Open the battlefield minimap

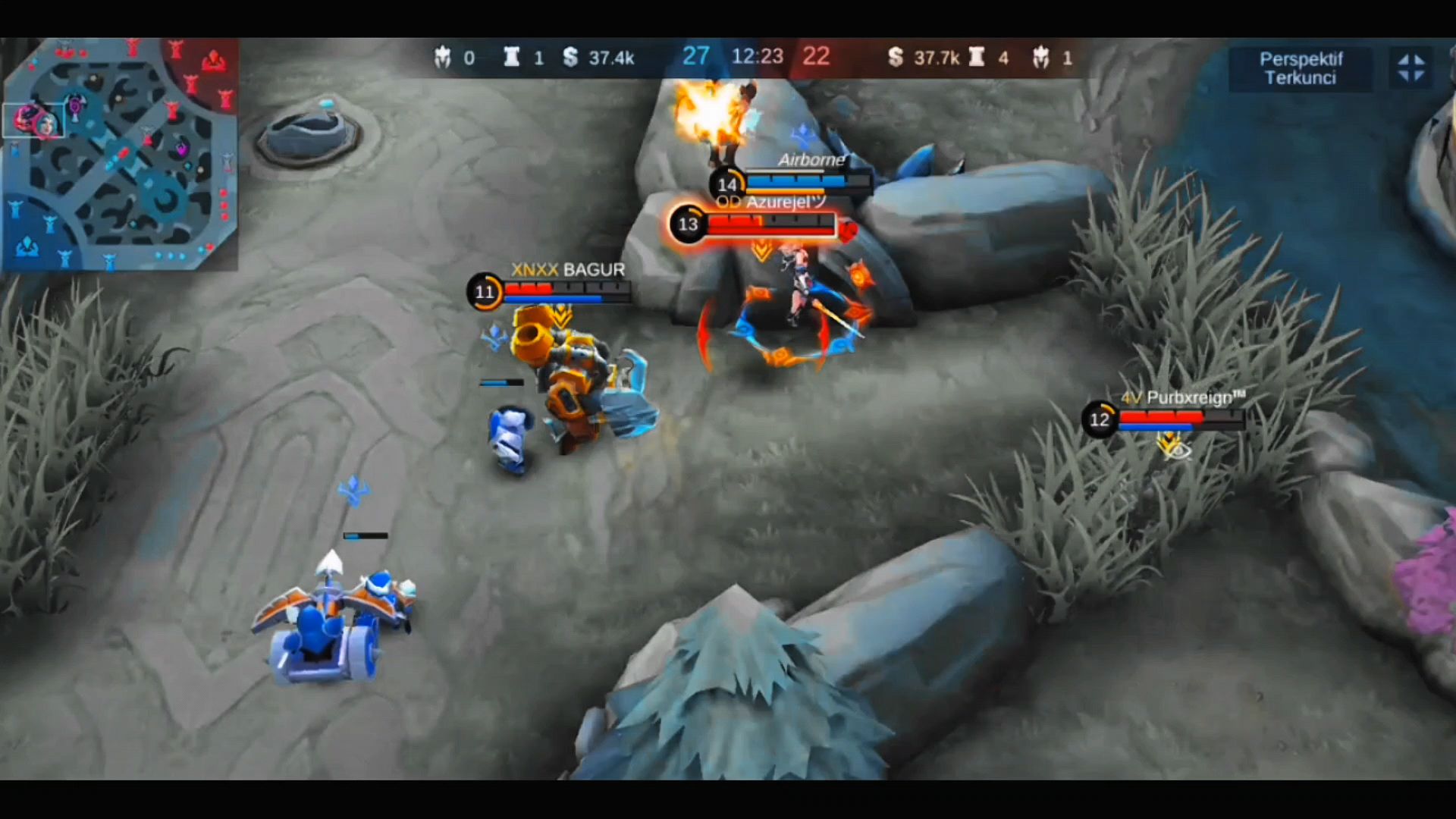[121, 155]
